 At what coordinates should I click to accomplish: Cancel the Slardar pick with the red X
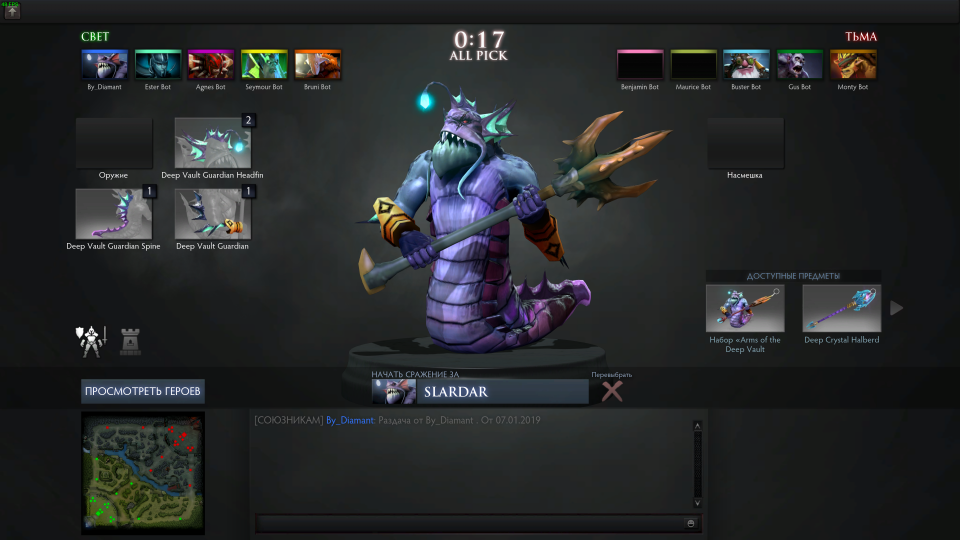point(612,392)
